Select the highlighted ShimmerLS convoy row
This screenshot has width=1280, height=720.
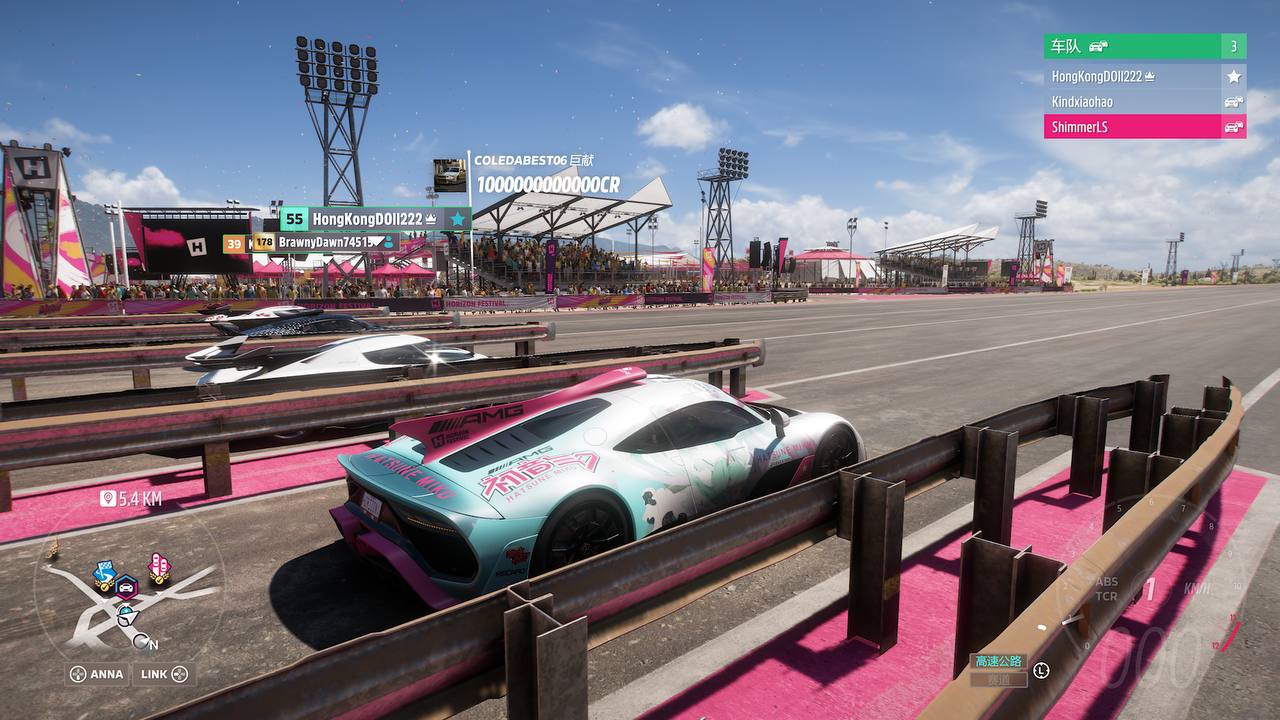click(x=1130, y=127)
